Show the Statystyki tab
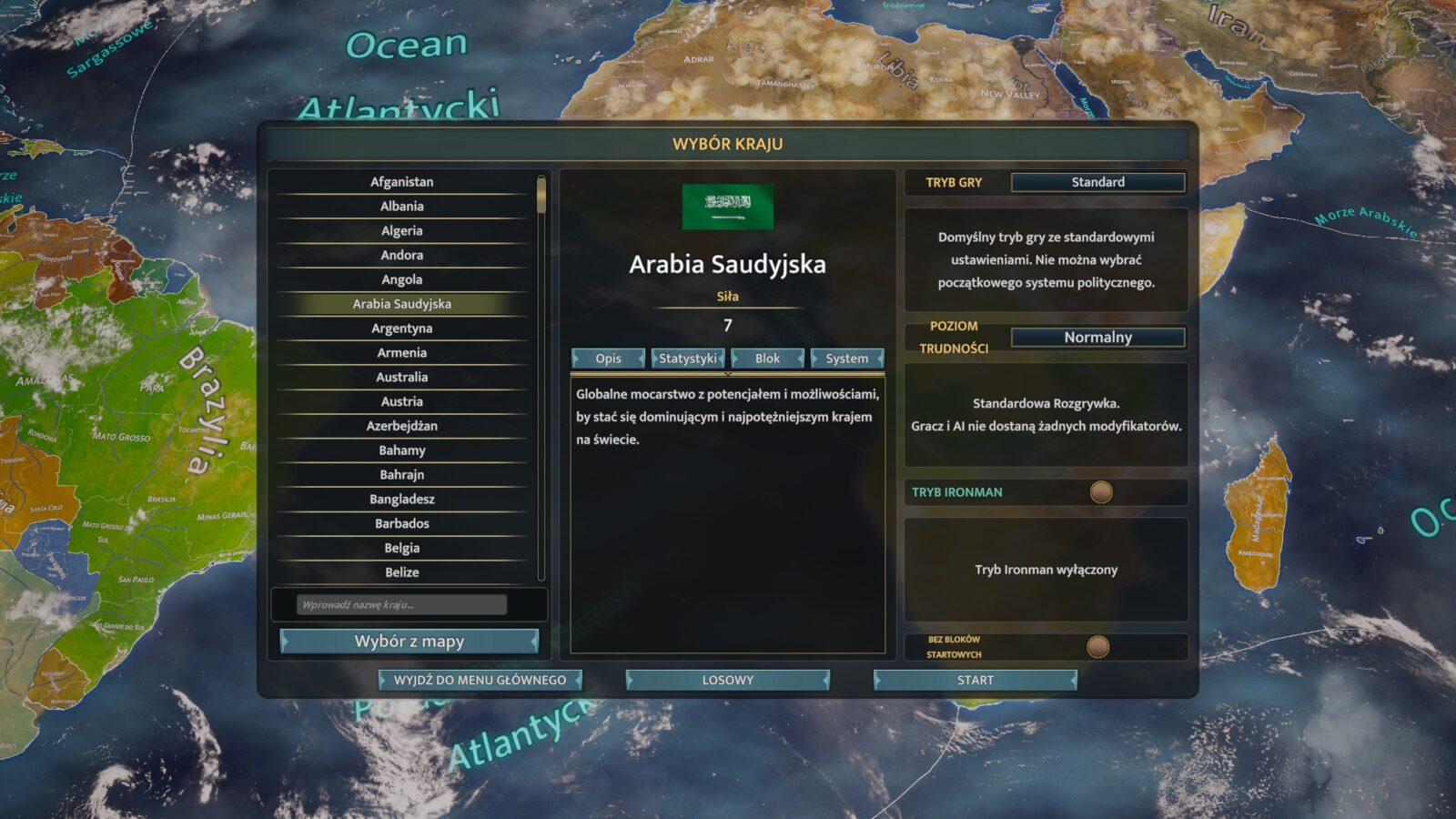The width and height of the screenshot is (1456, 819). (x=688, y=359)
